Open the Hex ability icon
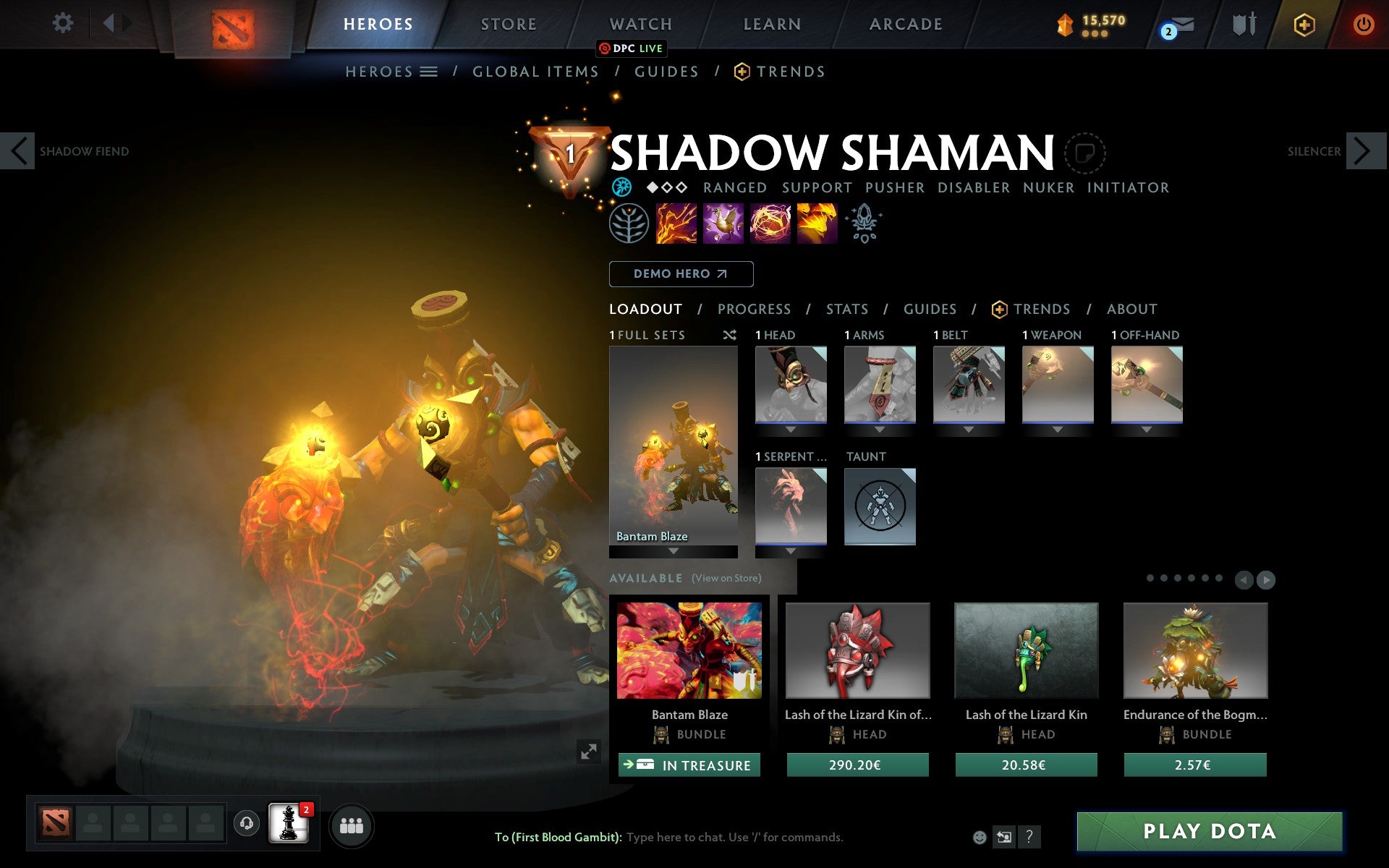Screen dimensions: 1389x868 (x=722, y=224)
